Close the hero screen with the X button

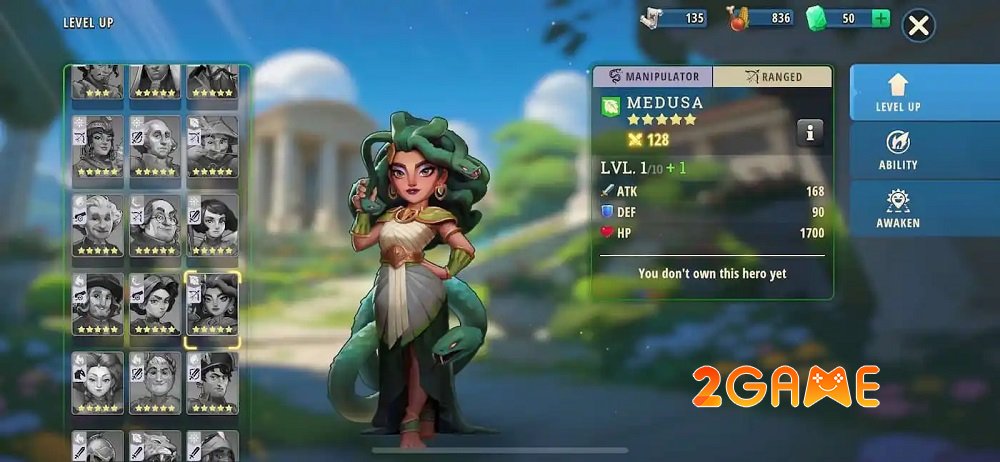918,26
